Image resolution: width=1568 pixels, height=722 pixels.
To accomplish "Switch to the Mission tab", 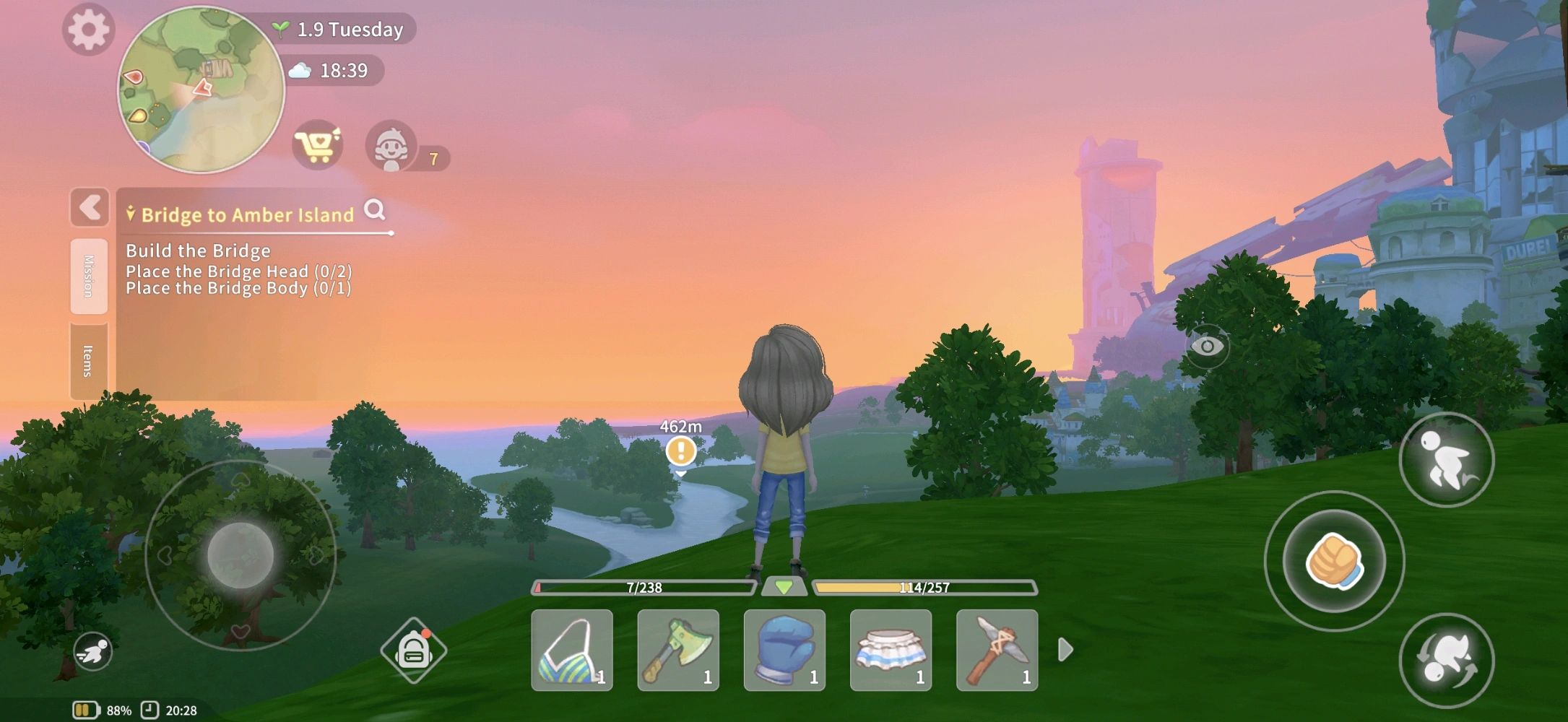I will (x=89, y=276).
